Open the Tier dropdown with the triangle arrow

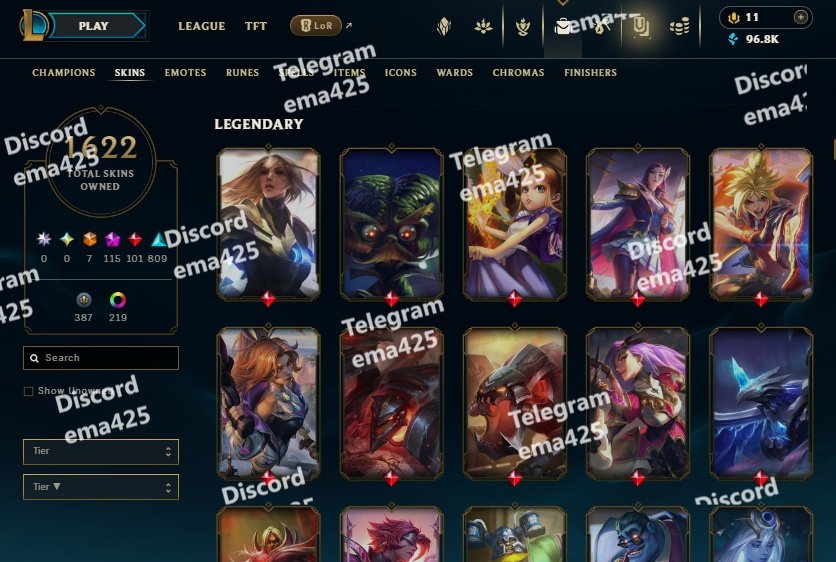click(100, 487)
